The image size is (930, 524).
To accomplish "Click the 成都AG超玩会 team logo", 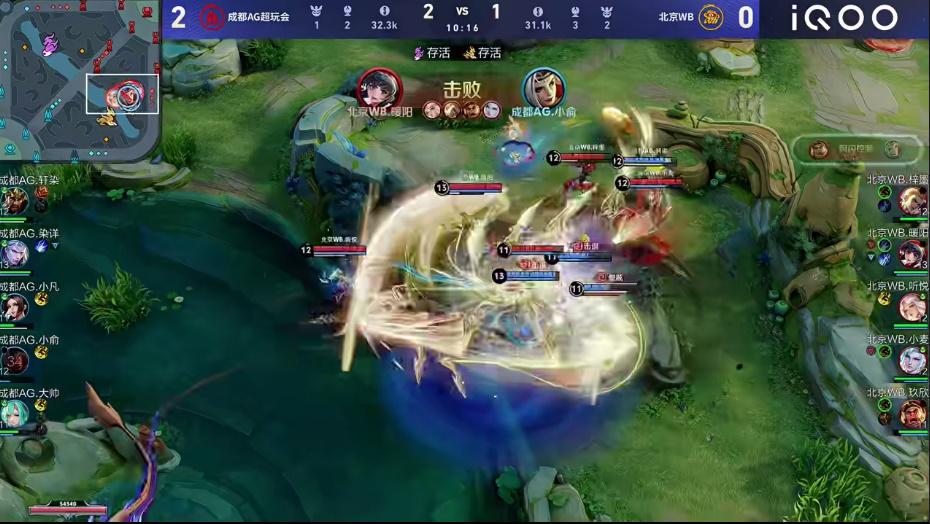I will coord(211,17).
